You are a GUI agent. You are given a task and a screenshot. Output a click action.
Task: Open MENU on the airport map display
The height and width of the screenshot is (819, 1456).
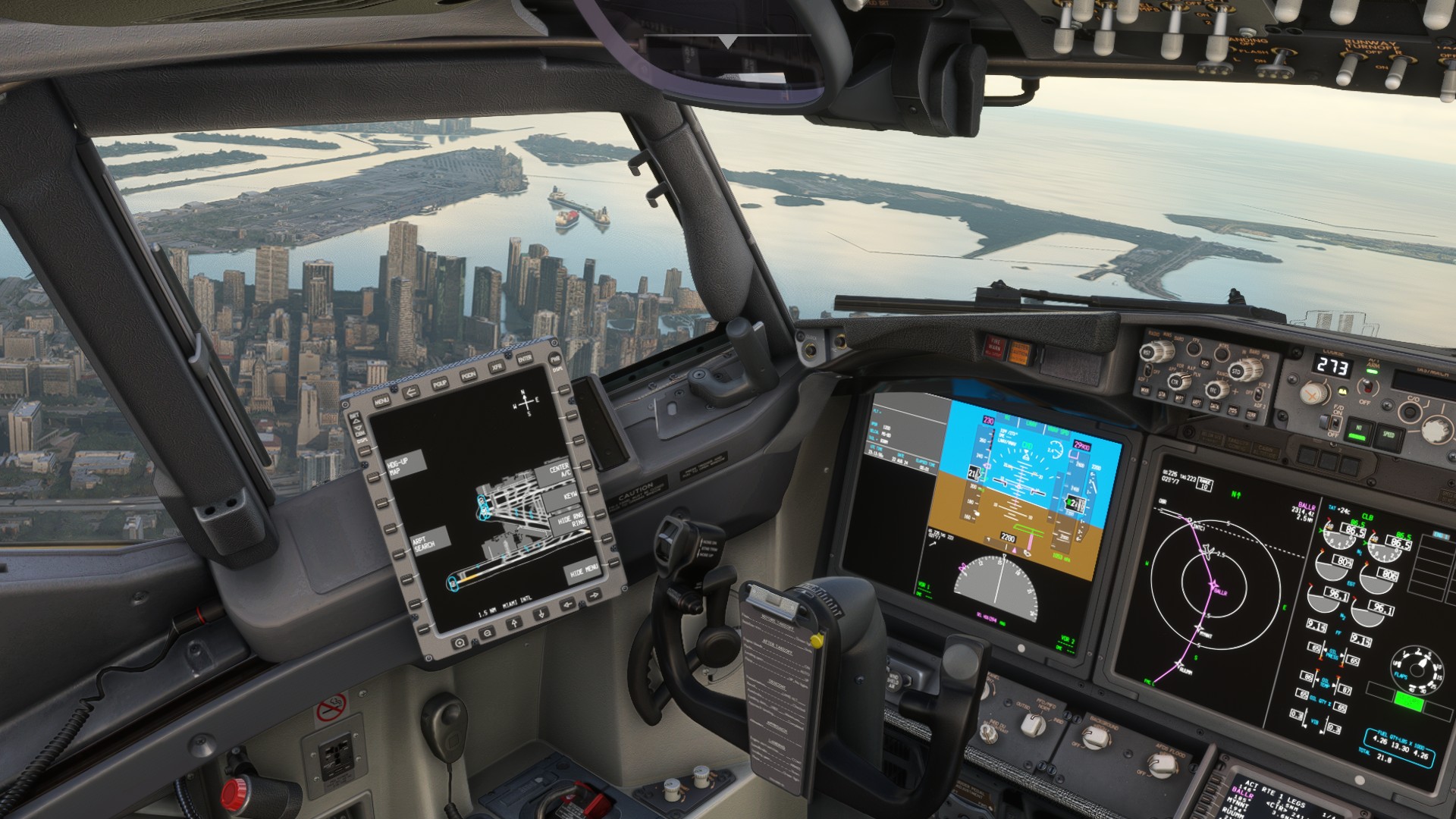coord(381,400)
